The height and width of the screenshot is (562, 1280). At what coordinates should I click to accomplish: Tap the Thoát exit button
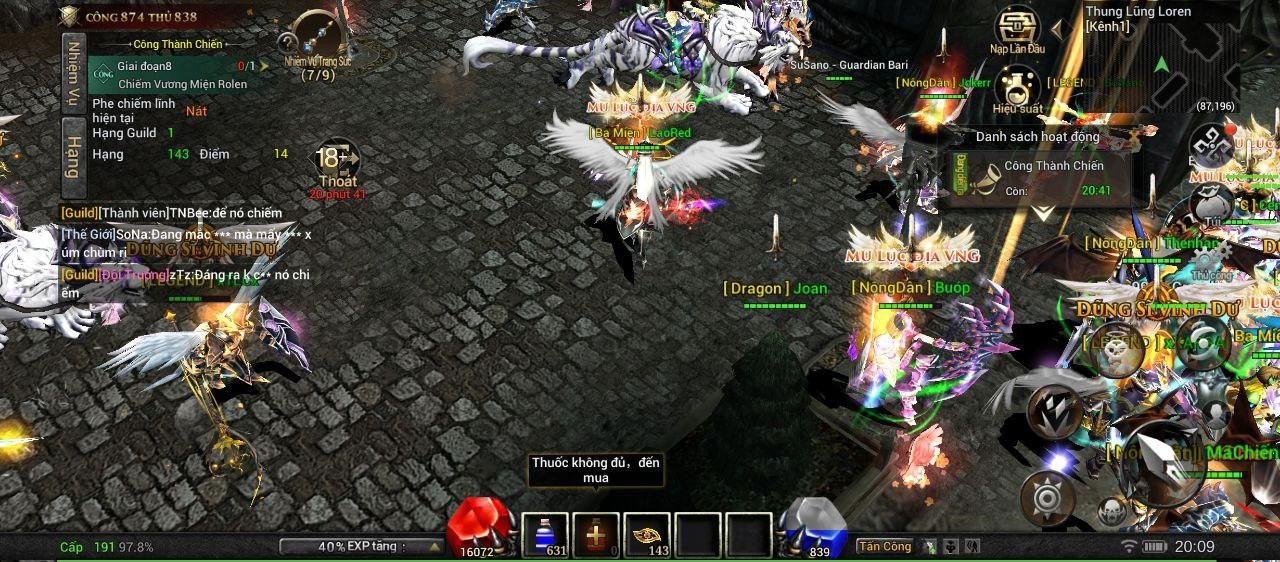[x=337, y=165]
